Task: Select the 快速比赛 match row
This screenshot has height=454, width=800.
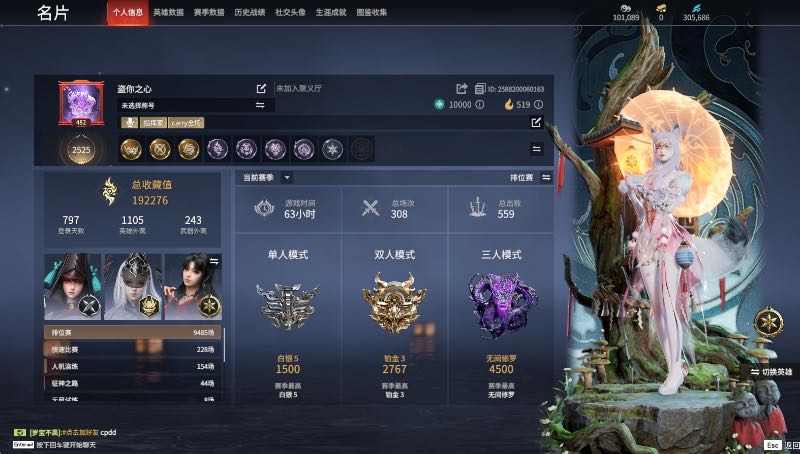Action: [x=133, y=349]
